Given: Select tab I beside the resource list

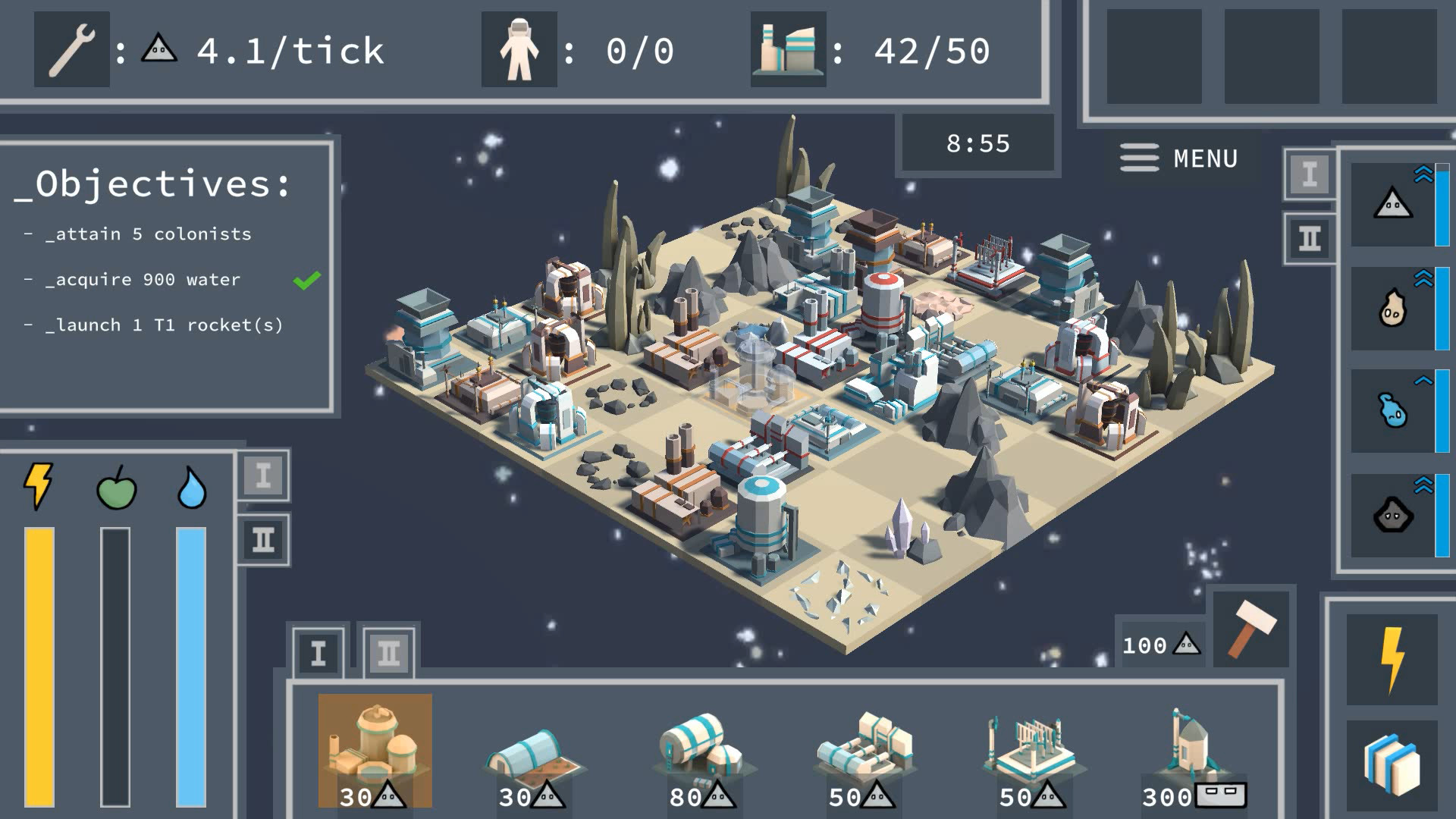Looking at the screenshot, I should tap(1310, 174).
